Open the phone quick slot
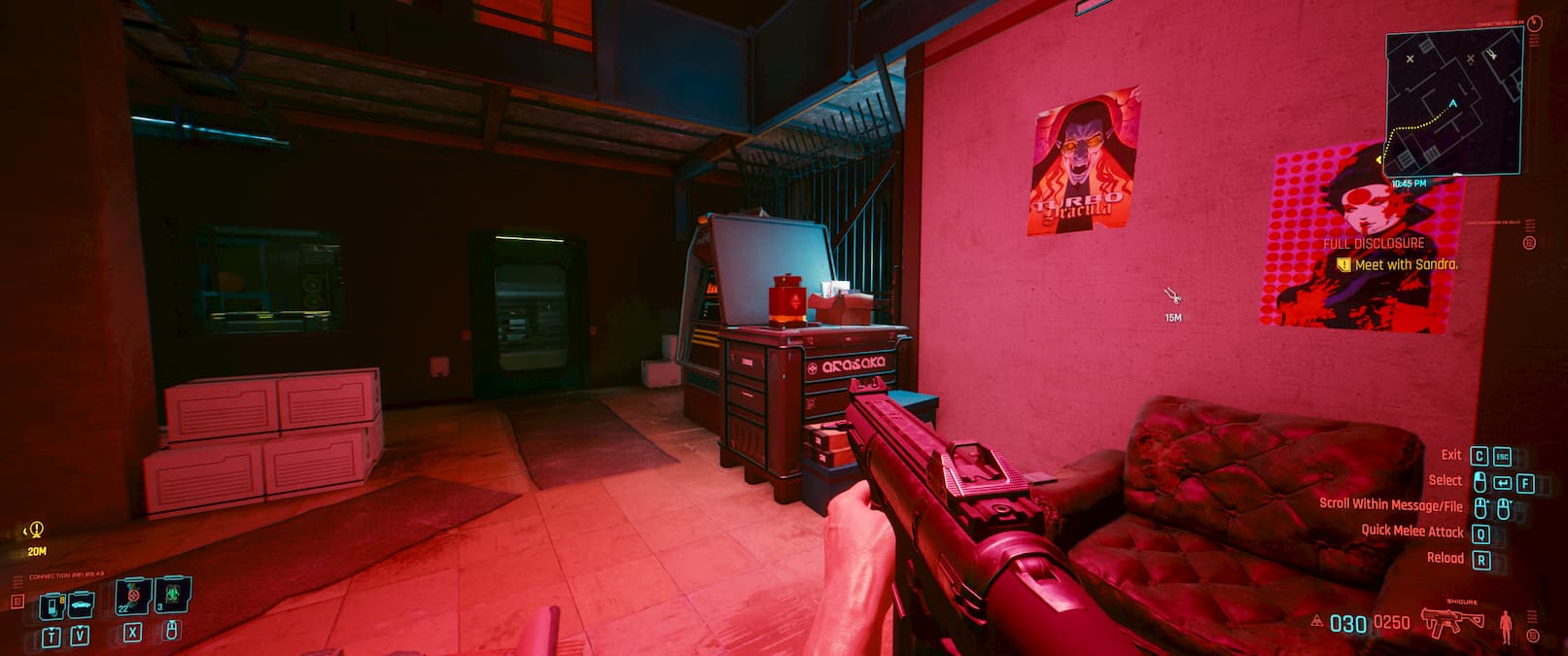This screenshot has height=656, width=1568. click(x=52, y=605)
